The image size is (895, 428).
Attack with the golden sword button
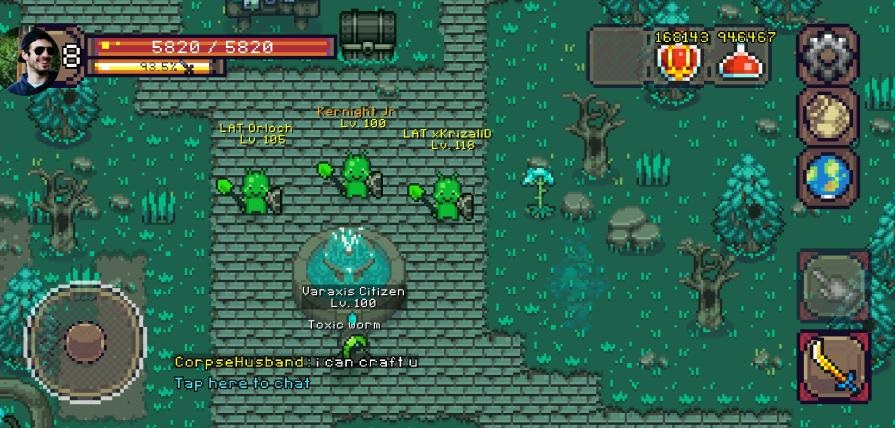coord(833,367)
